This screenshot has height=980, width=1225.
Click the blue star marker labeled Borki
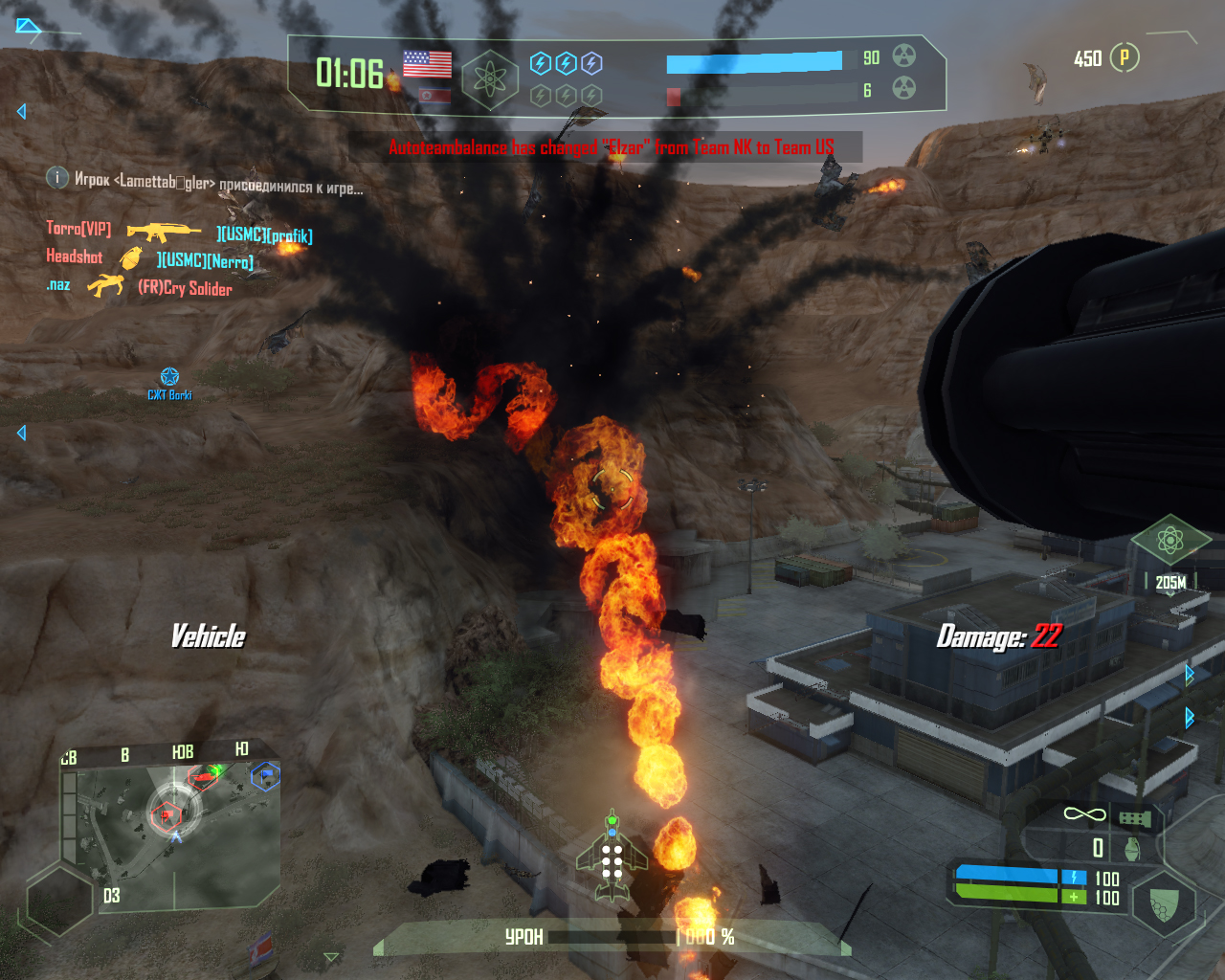coord(169,377)
